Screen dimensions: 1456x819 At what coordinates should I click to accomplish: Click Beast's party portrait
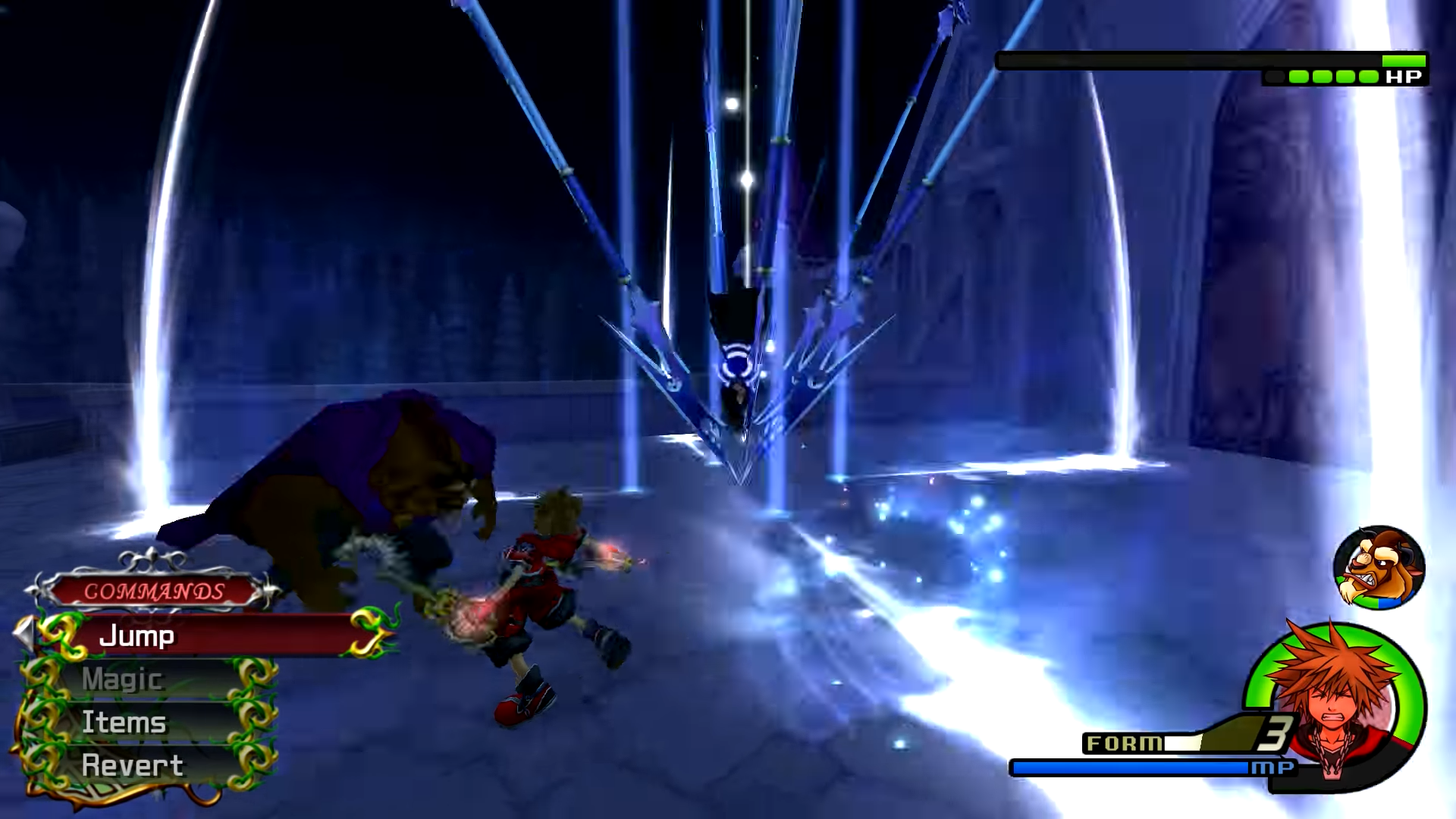point(1379,567)
